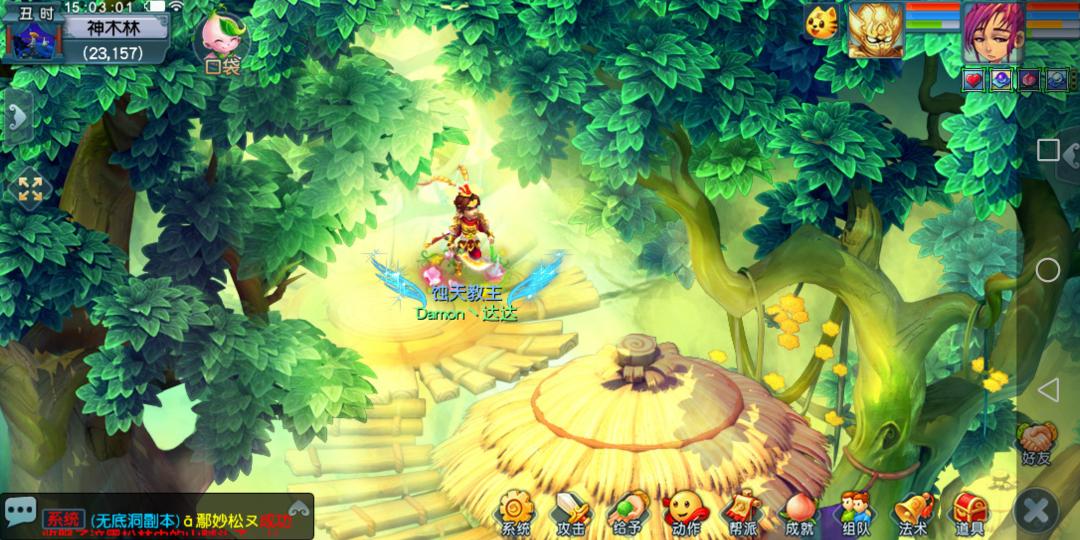The width and height of the screenshot is (1080, 540).
Task: Click the yellow cat icon
Action: (x=820, y=22)
